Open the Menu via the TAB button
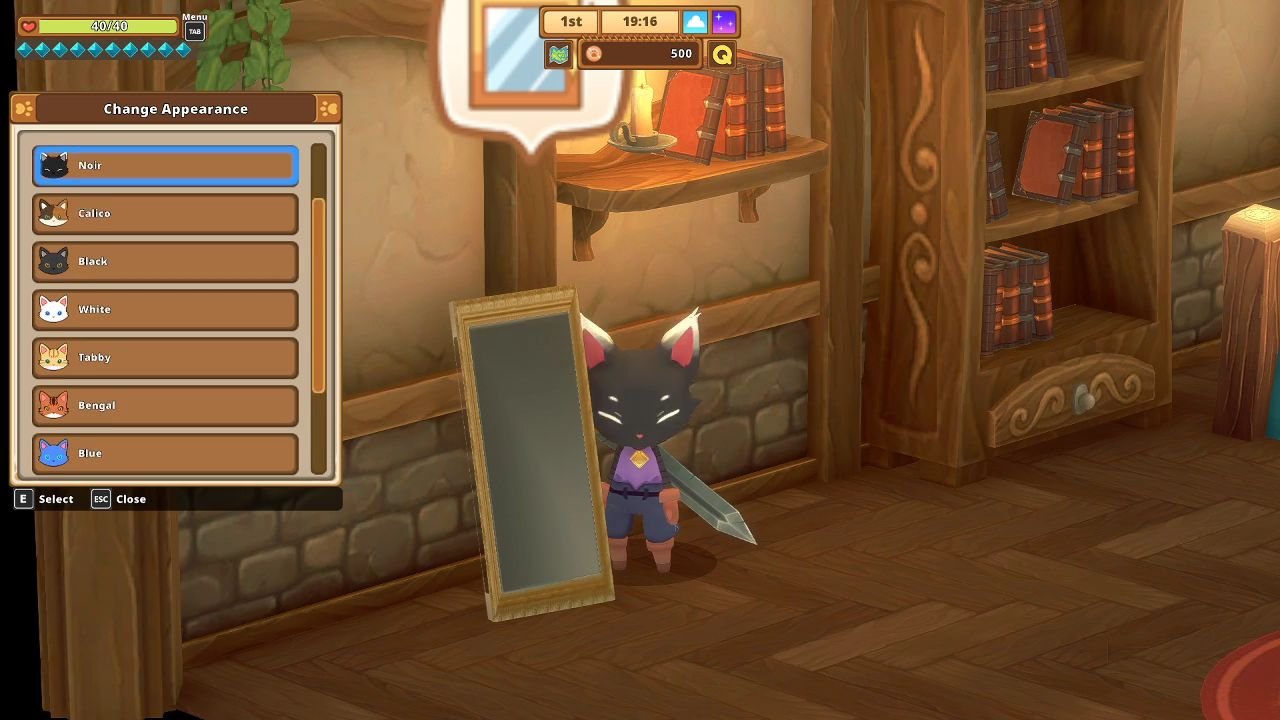The image size is (1280, 720). point(193,29)
